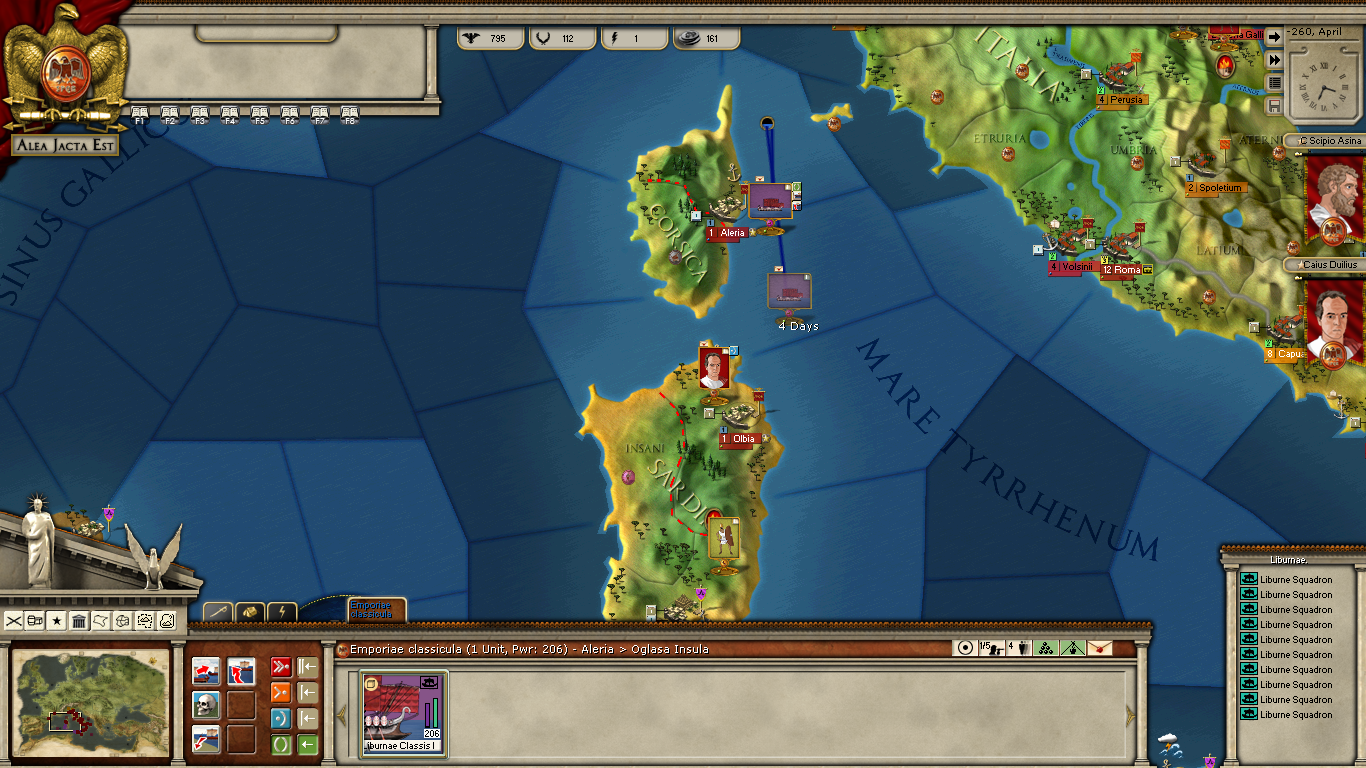Open the save game floppy disk button
This screenshot has height=768, width=1366.
tap(1274, 105)
